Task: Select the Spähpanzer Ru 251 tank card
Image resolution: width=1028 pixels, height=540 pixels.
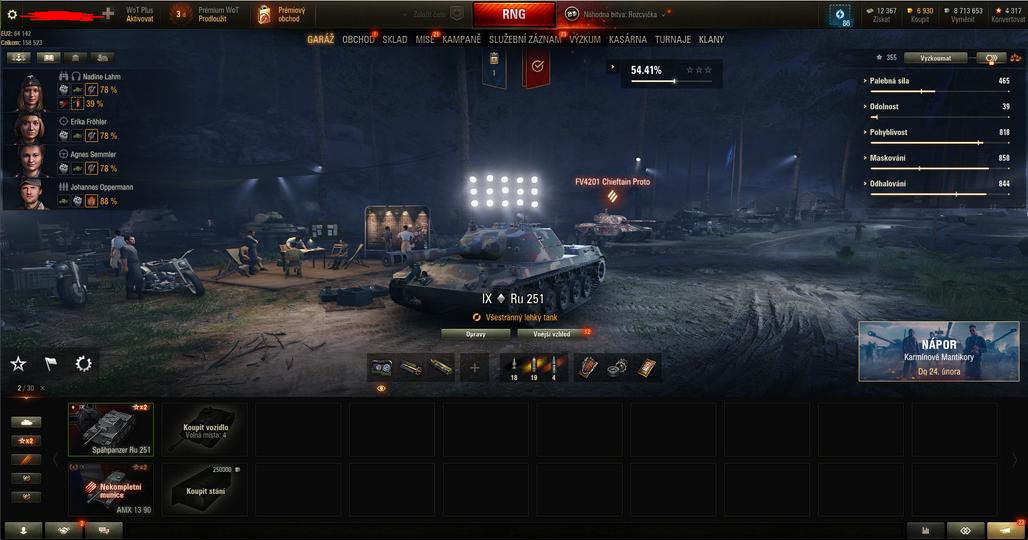Action: click(x=110, y=429)
